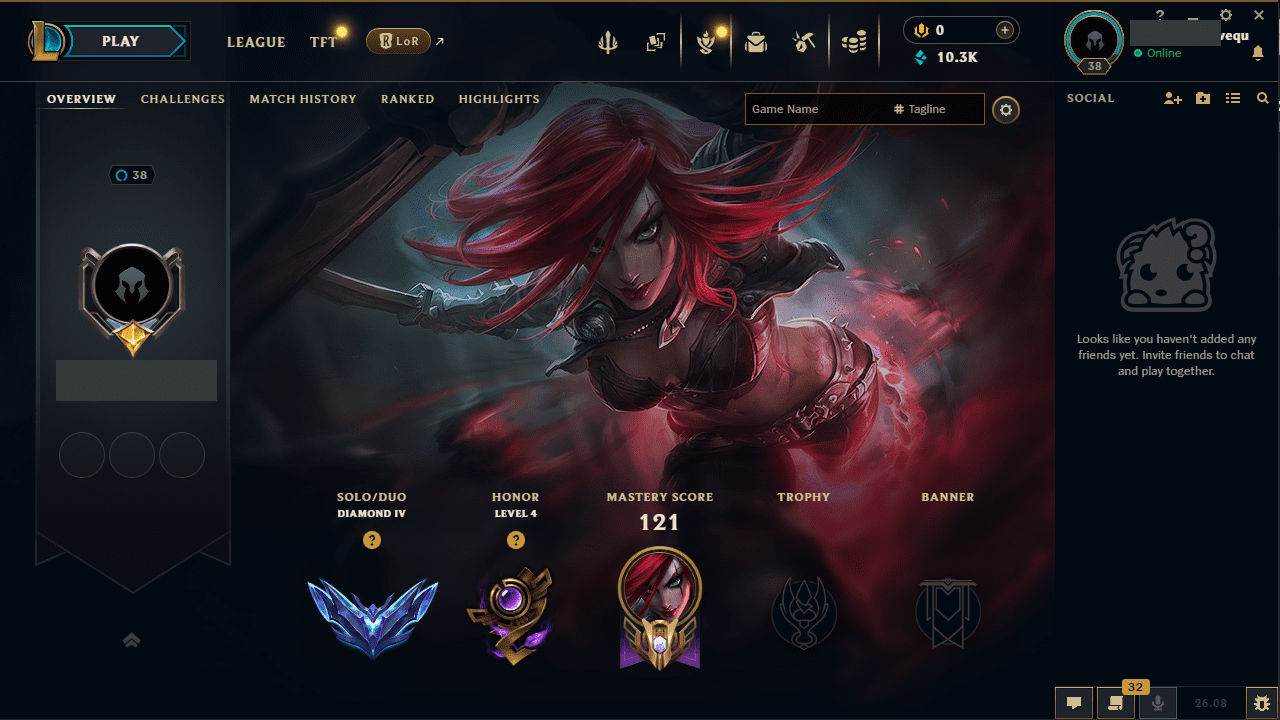Switch to the MATCH HISTORY tab
The image size is (1280, 720).
(x=303, y=98)
